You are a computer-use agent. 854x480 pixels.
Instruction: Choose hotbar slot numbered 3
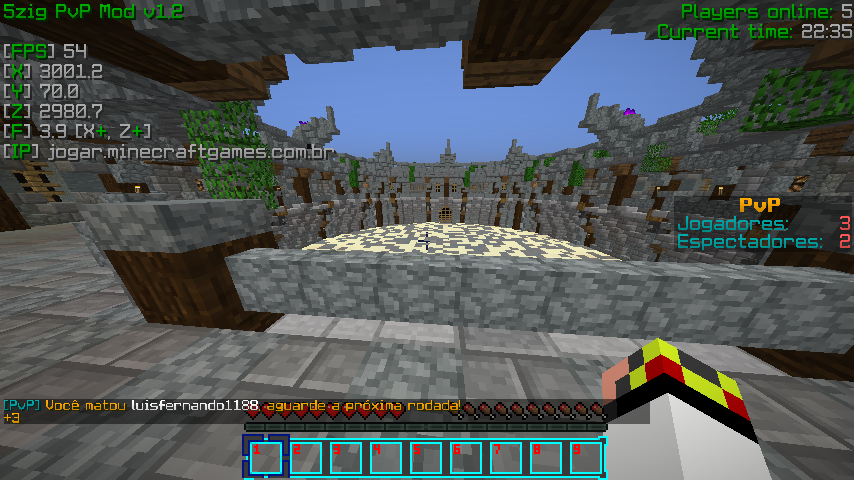[x=346, y=457]
